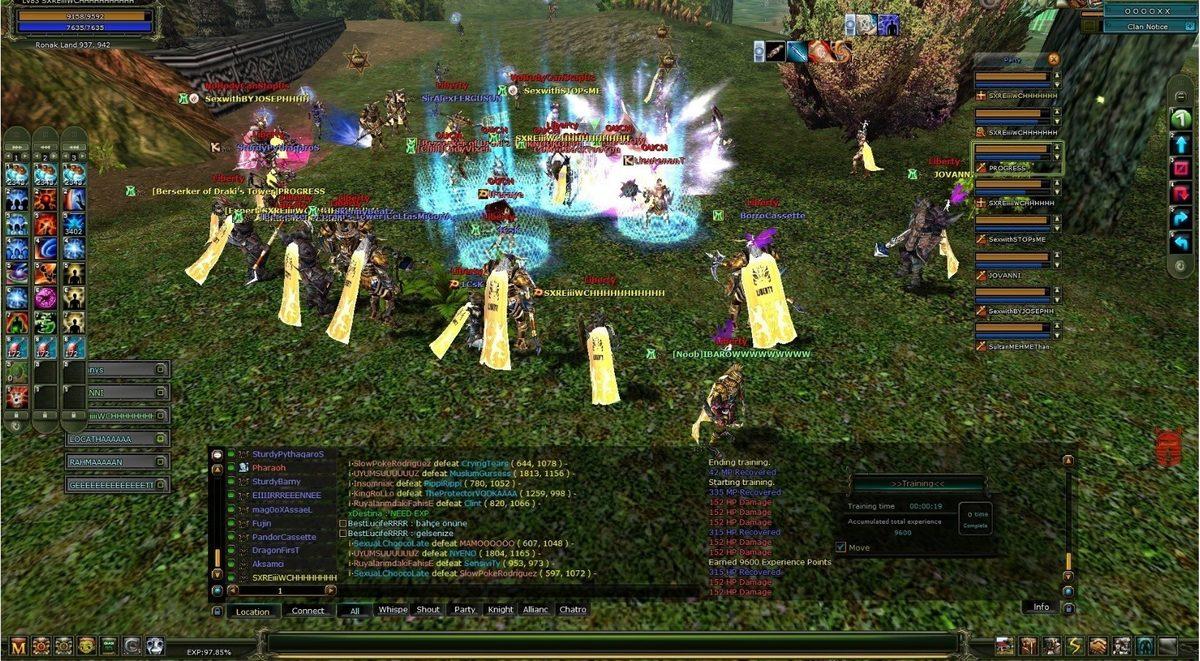Open the Party chat tab
1200x661 pixels.
[464, 609]
